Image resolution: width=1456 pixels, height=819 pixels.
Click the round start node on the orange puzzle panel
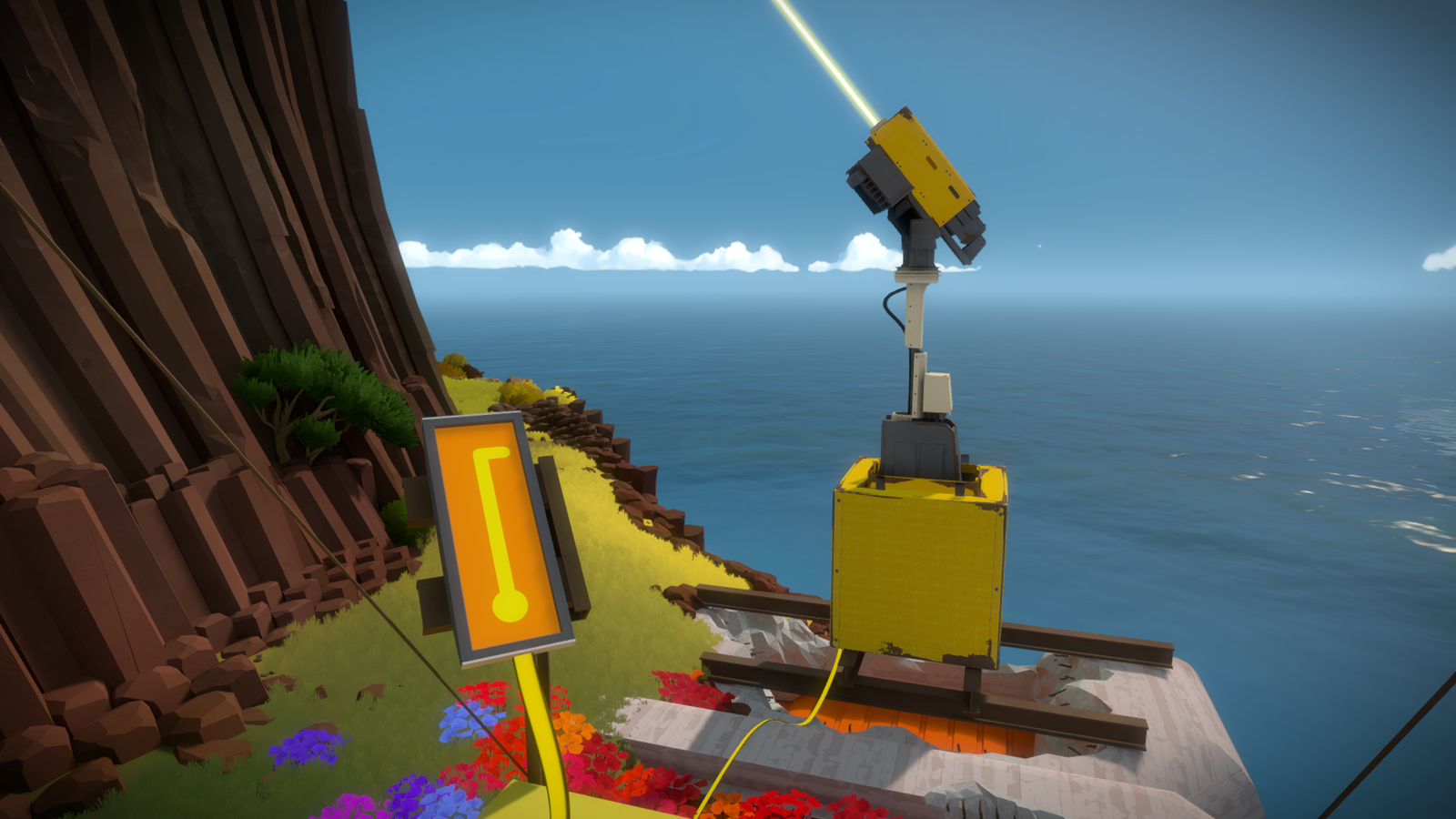(510, 605)
